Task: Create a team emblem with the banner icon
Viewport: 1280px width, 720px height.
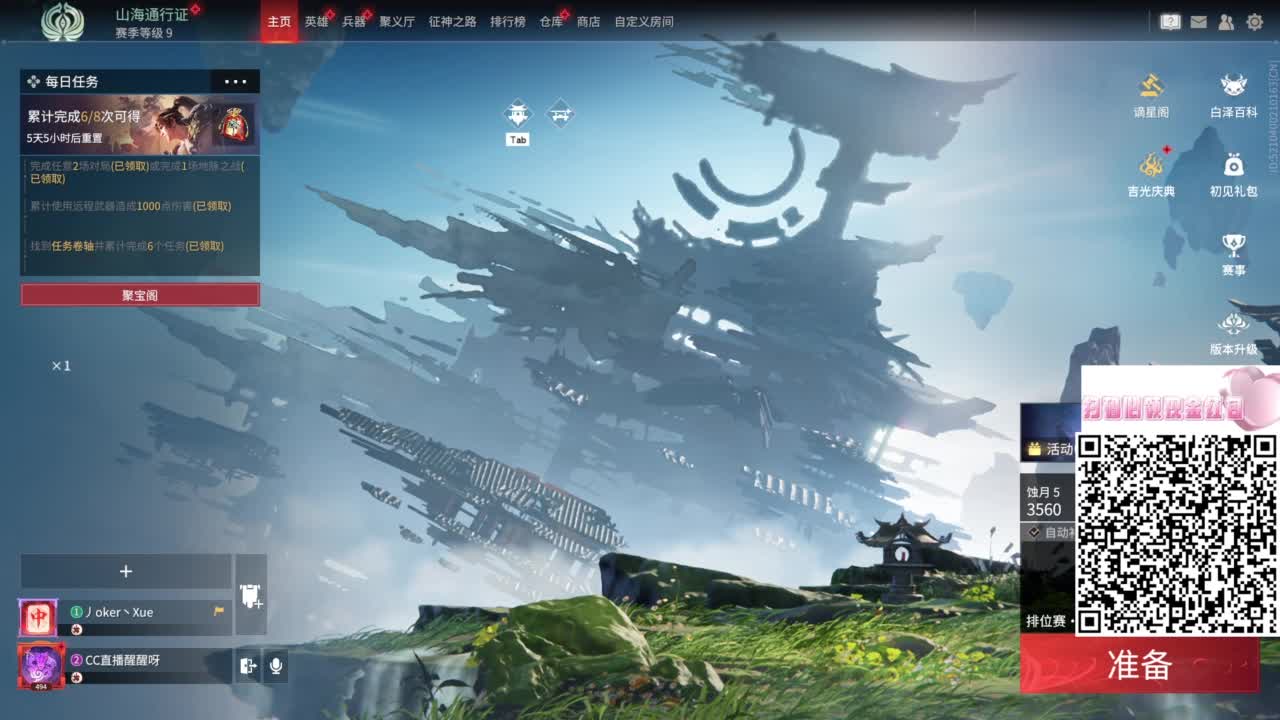Action: tap(250, 595)
